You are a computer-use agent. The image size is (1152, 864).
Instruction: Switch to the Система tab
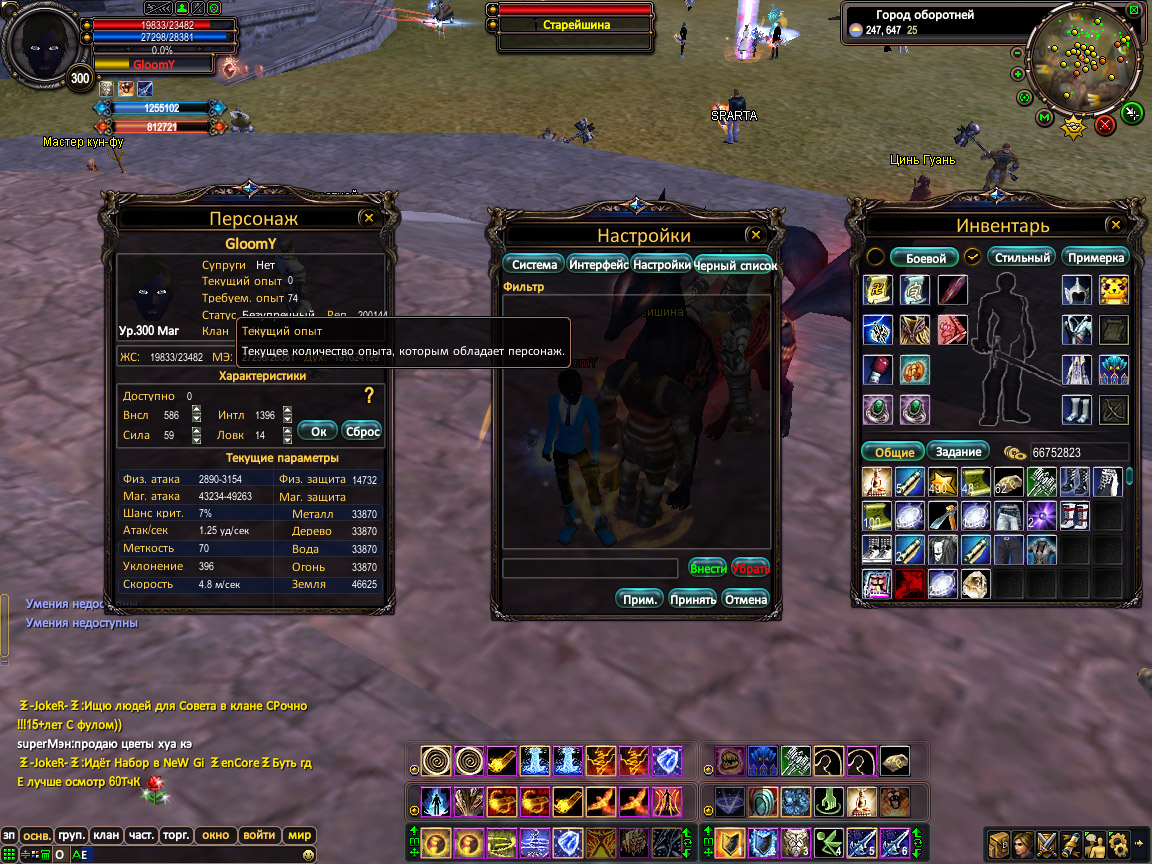point(534,265)
